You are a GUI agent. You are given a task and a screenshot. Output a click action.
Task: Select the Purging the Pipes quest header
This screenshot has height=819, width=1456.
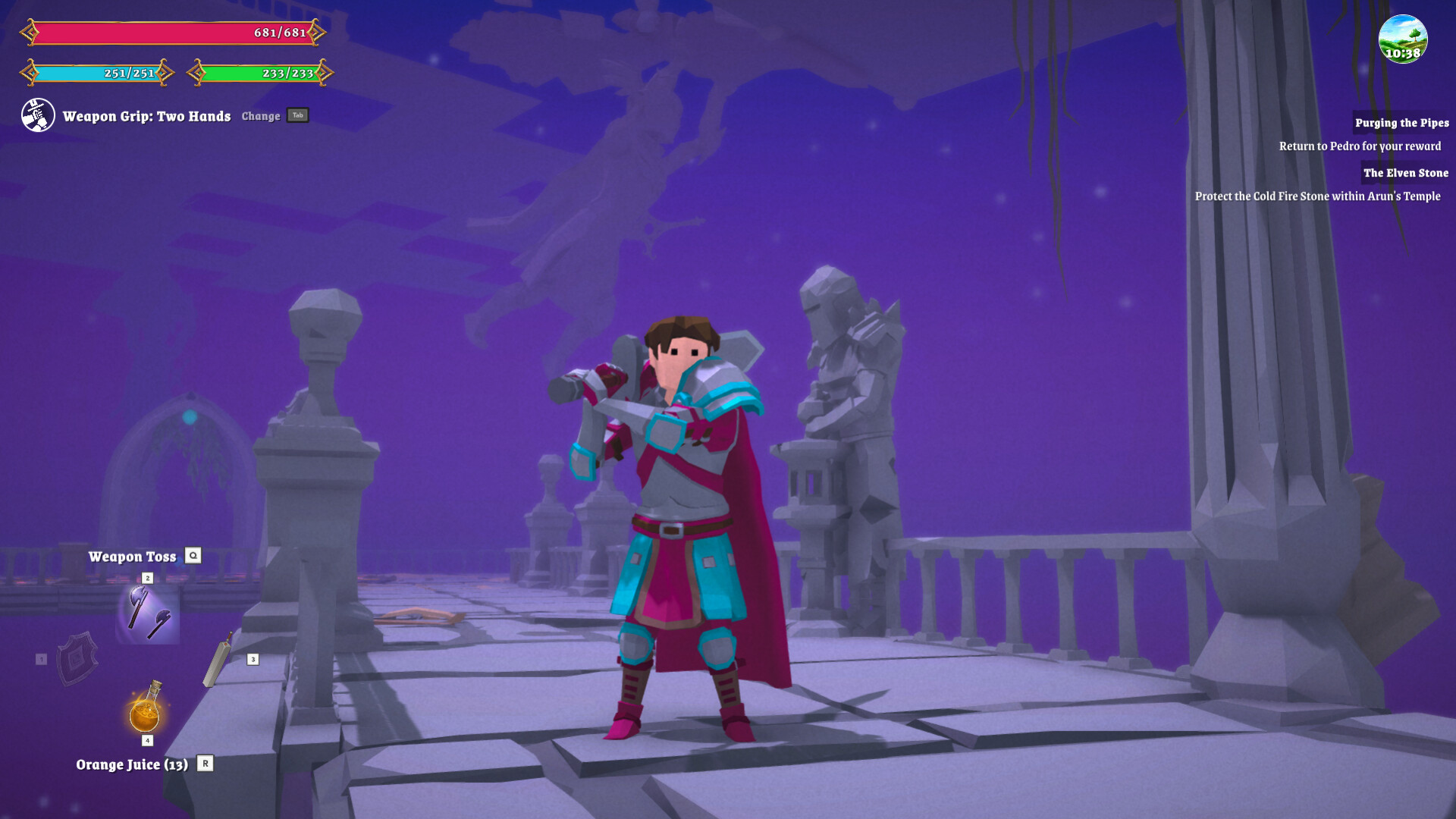[x=1401, y=122]
